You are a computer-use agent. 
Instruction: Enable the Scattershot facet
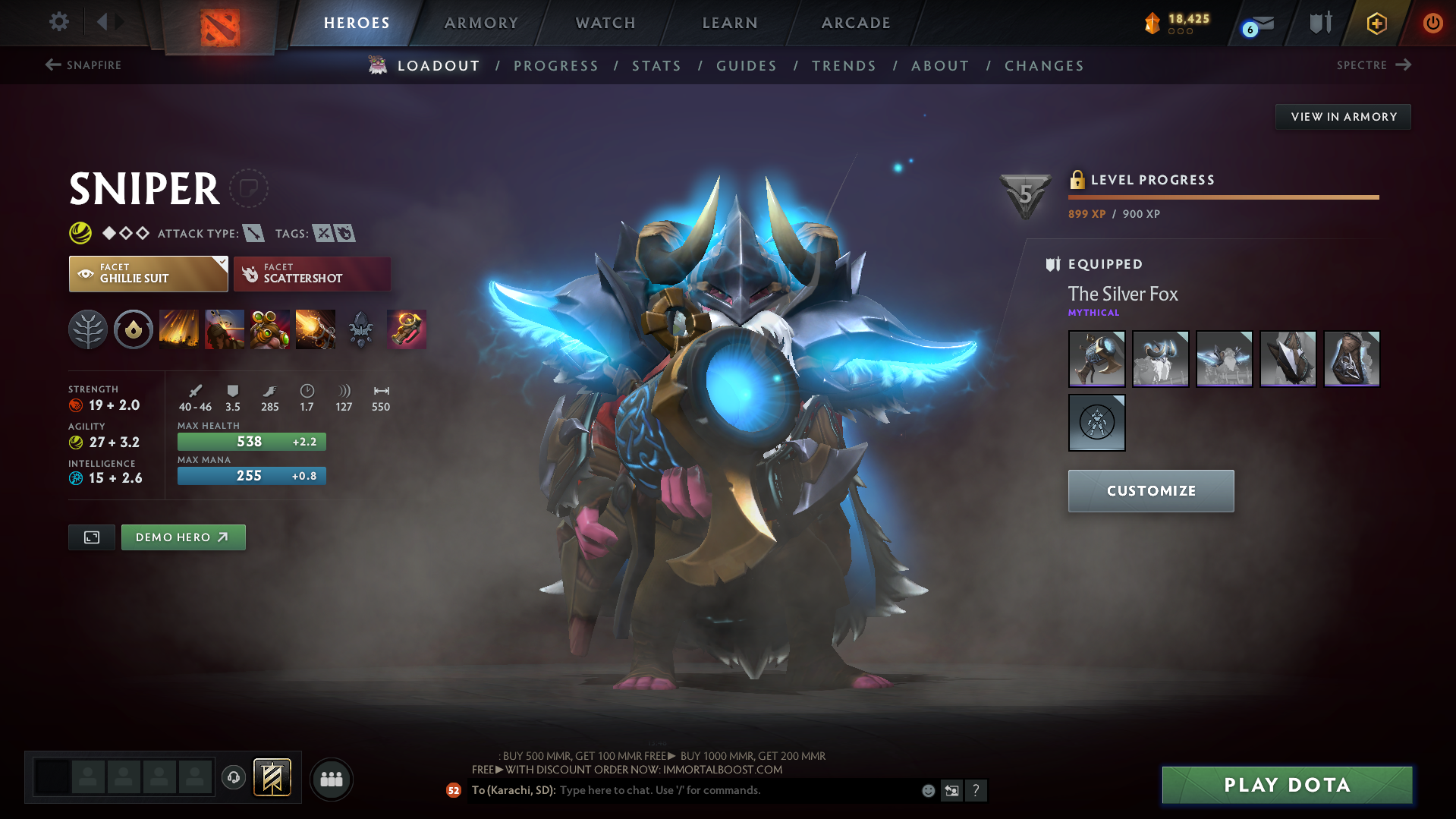point(311,273)
